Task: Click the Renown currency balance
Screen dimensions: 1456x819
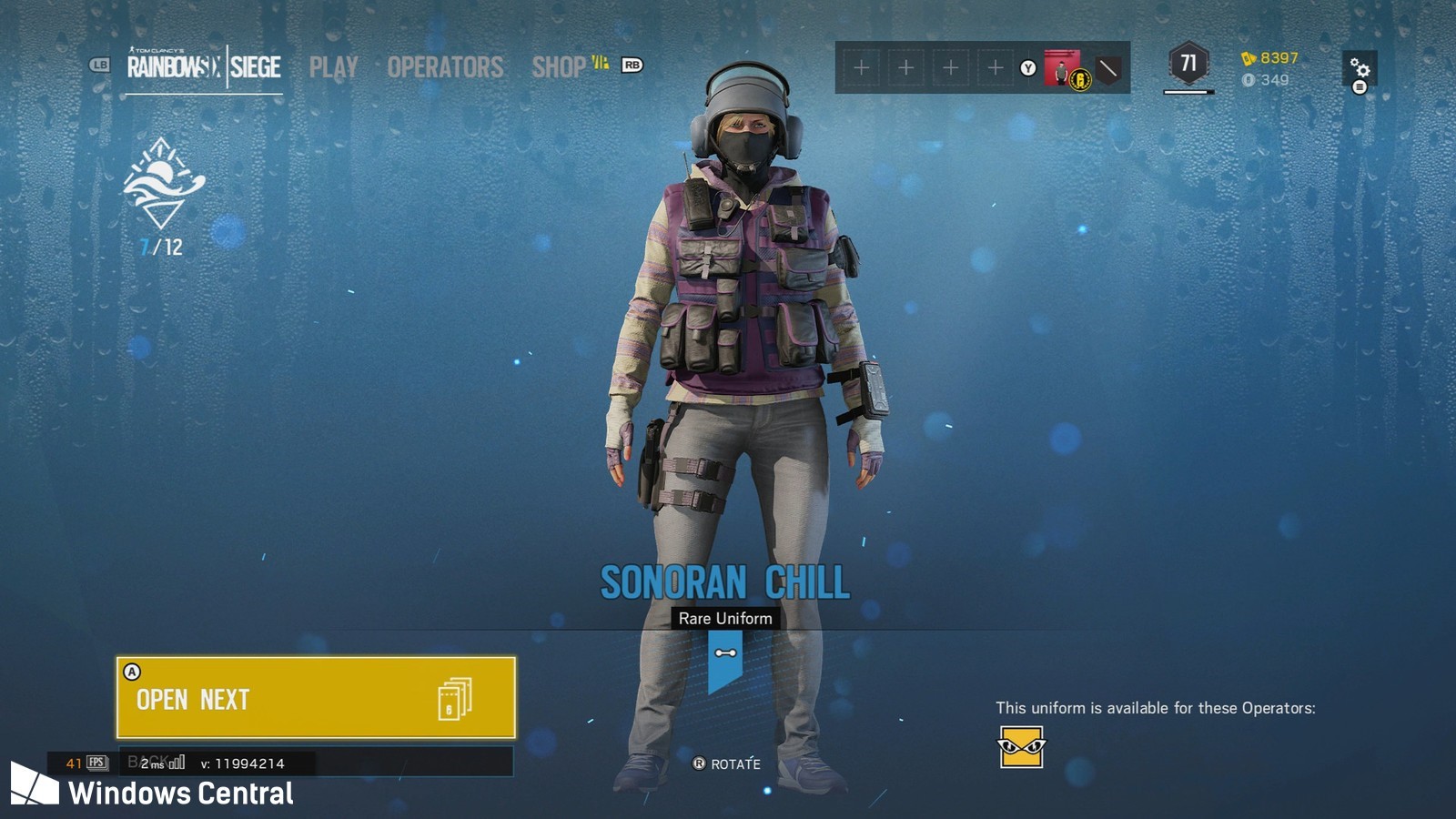Action: (x=1270, y=58)
